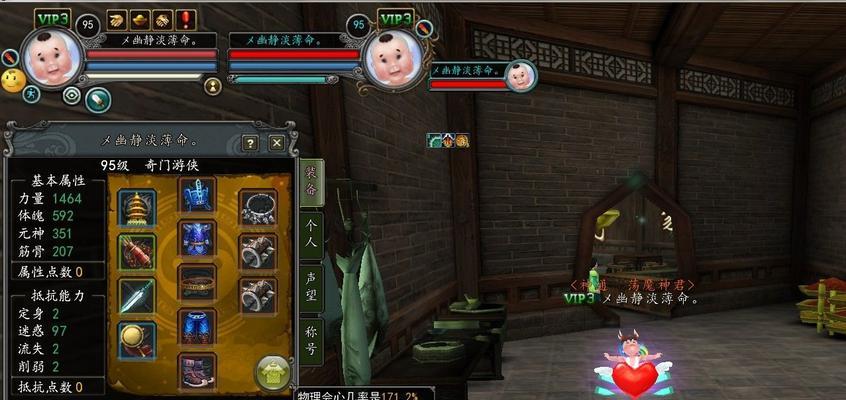Show the 声望 reputation tab
Viewport: 846px width, 400px height.
click(x=311, y=283)
